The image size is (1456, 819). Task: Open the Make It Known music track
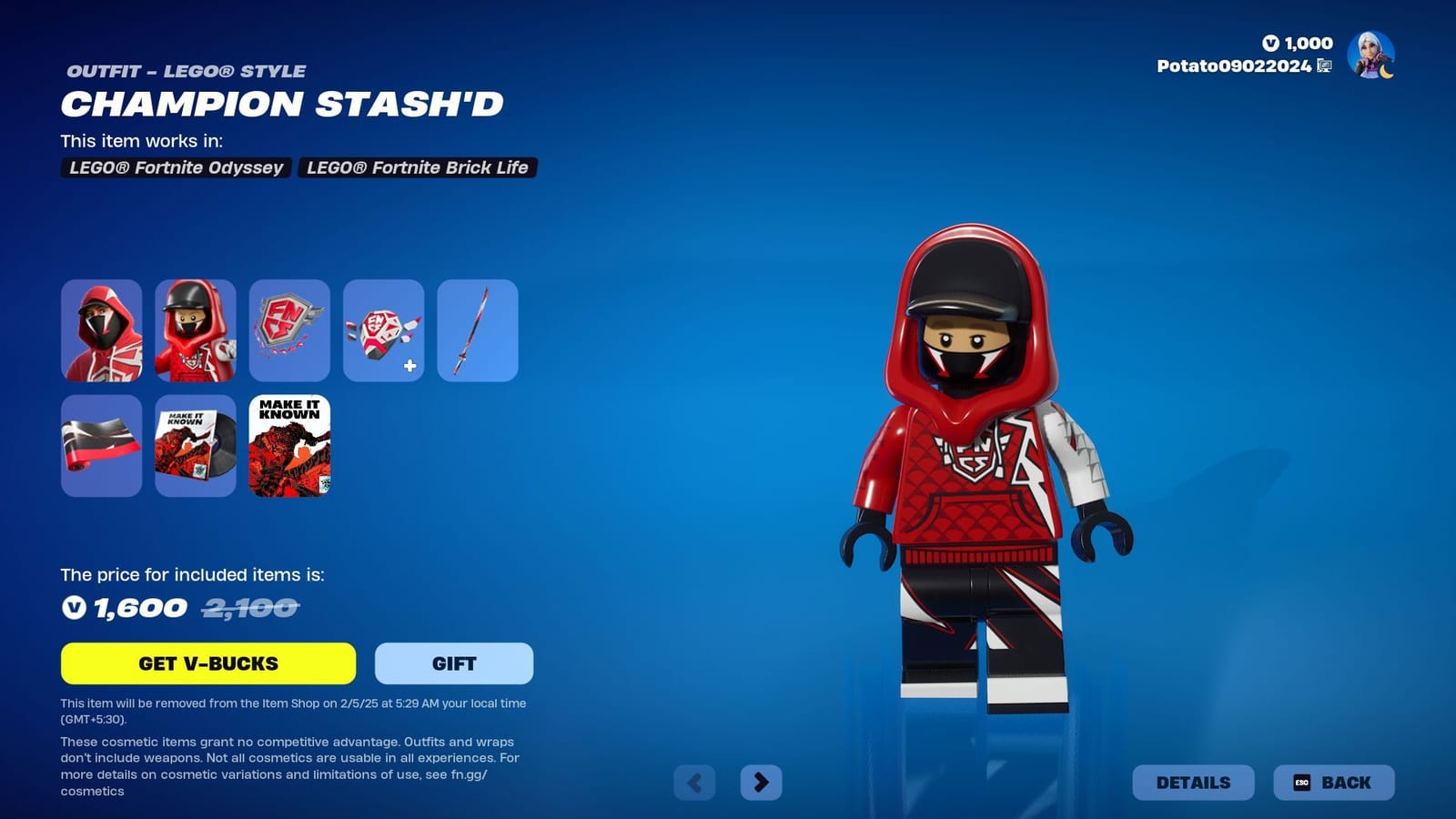click(x=196, y=444)
